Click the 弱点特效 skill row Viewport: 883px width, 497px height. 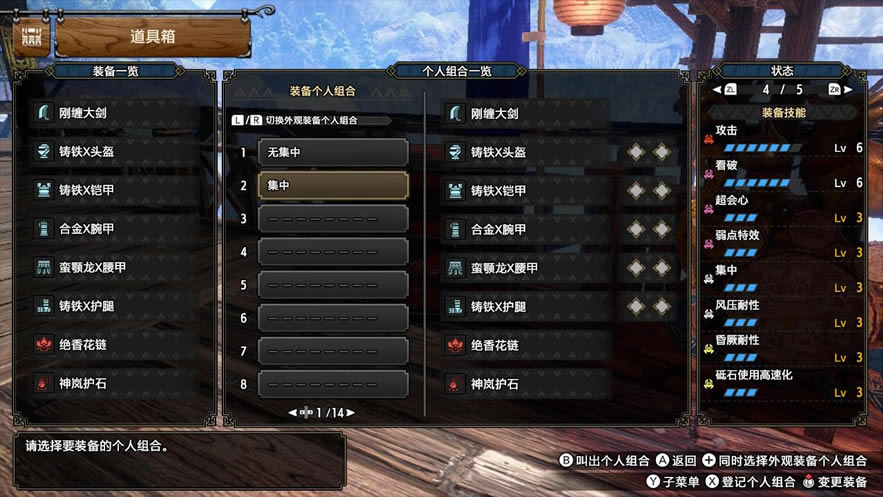782,243
